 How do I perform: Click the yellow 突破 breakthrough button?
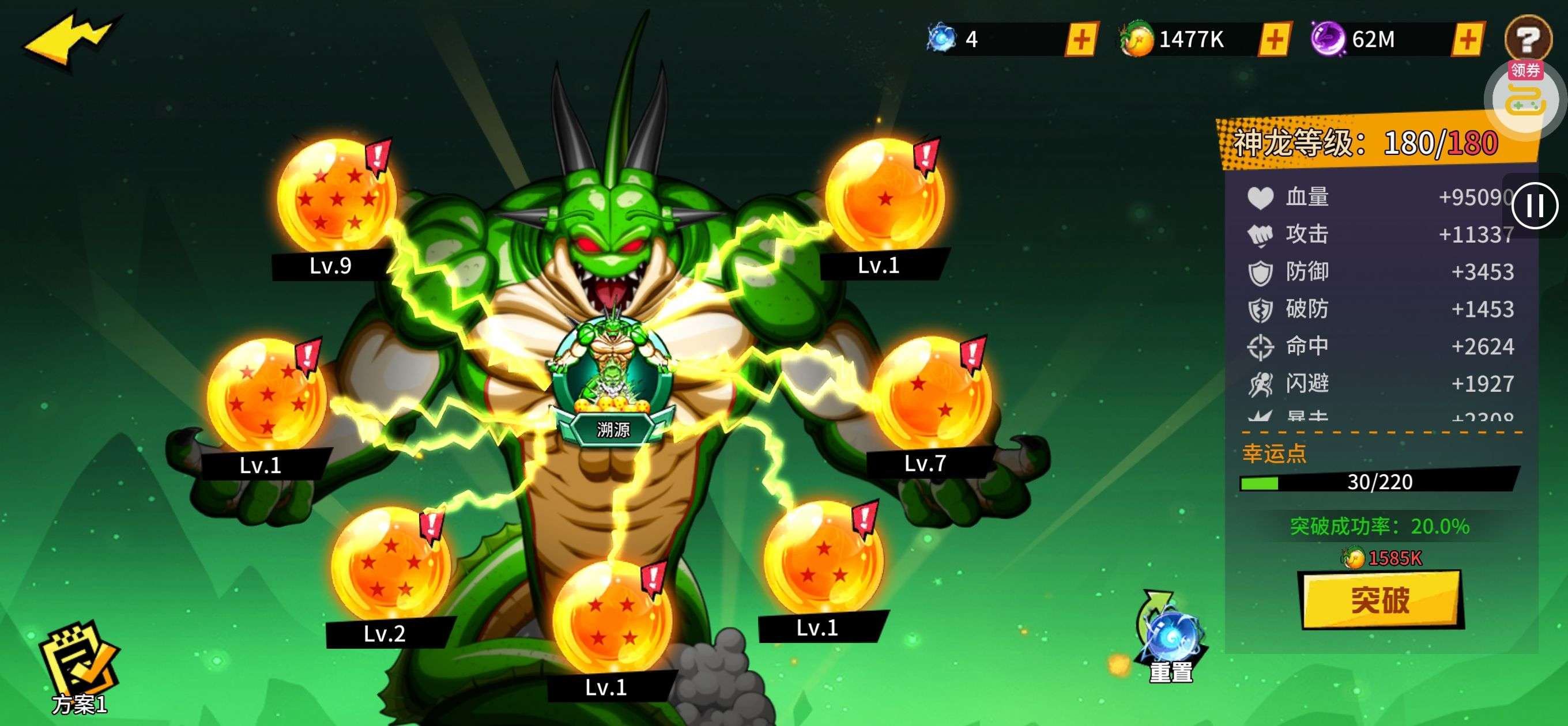(x=1380, y=600)
